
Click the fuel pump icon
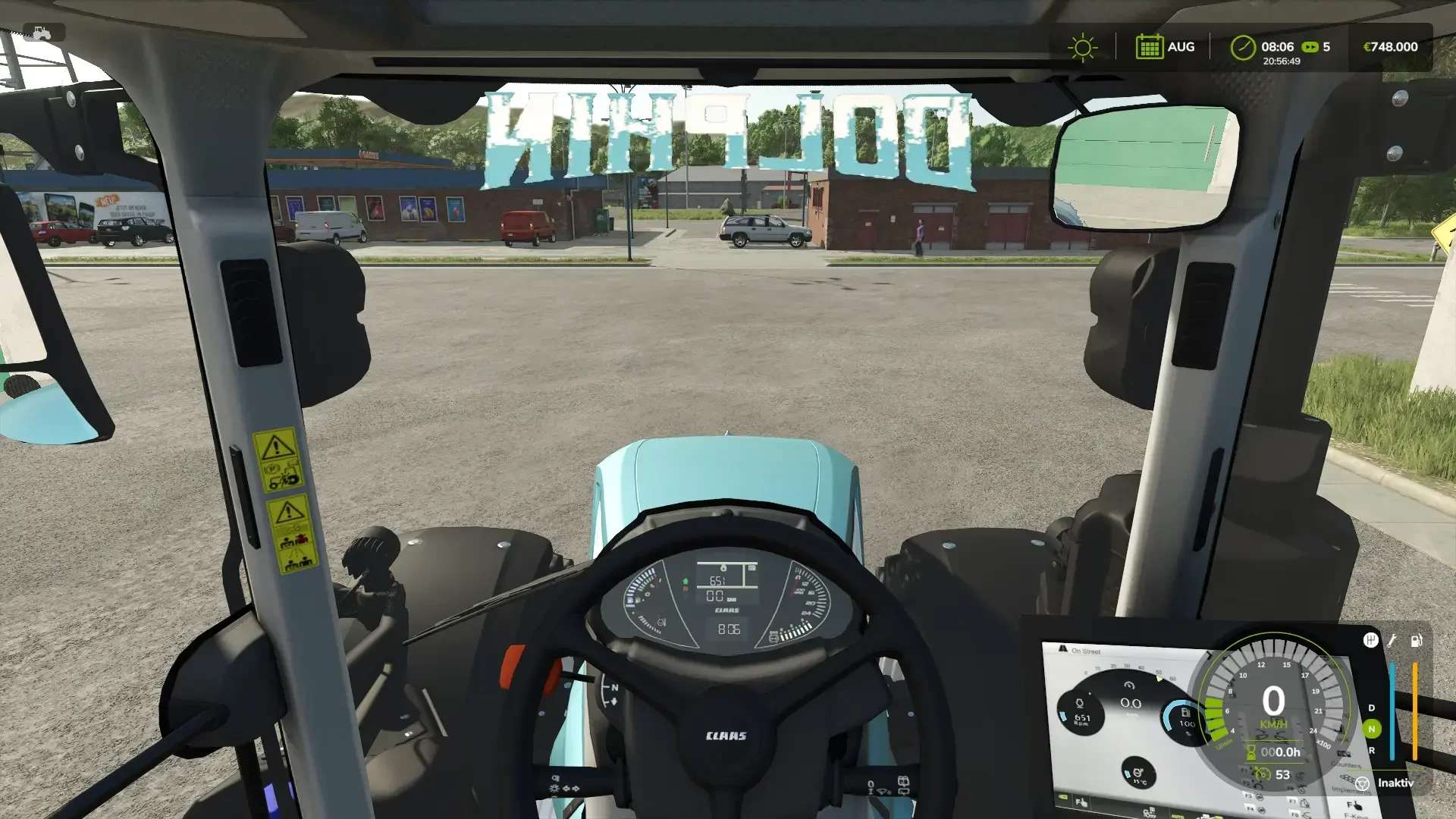click(x=1416, y=641)
